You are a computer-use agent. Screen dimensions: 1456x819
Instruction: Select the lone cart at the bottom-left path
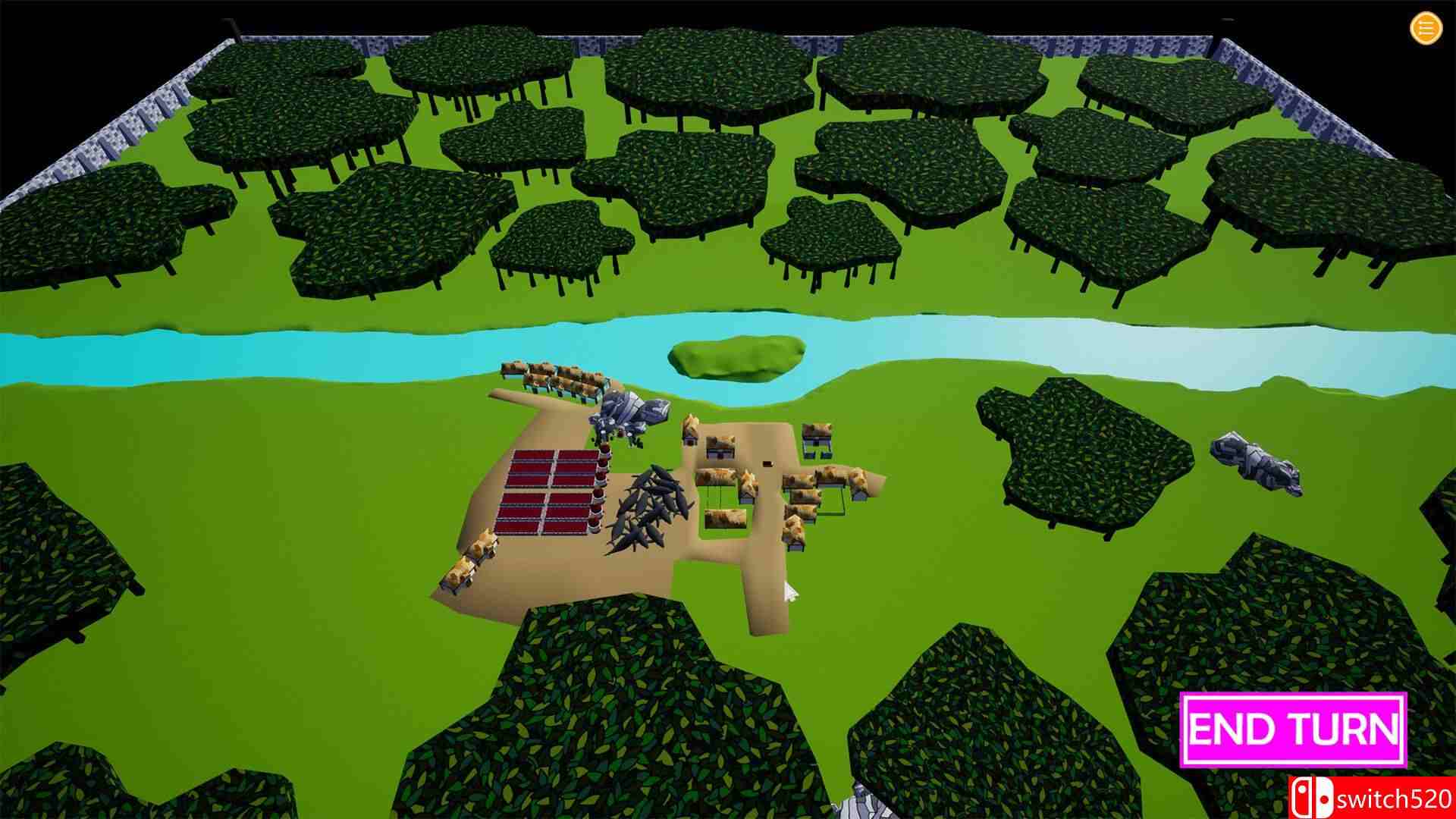pyautogui.click(x=470, y=565)
